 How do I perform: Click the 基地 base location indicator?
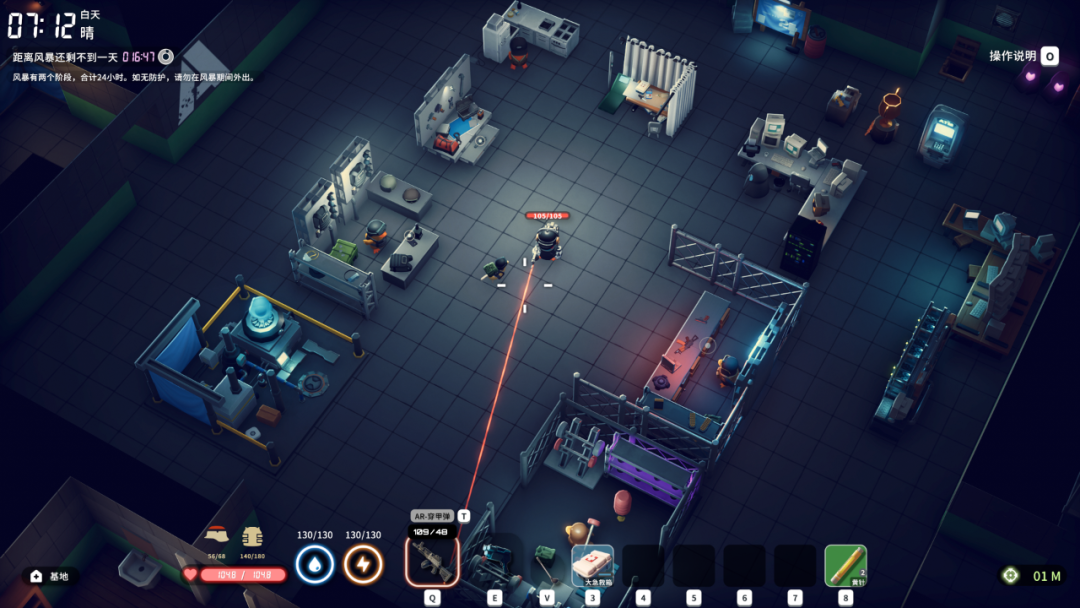pyautogui.click(x=50, y=576)
